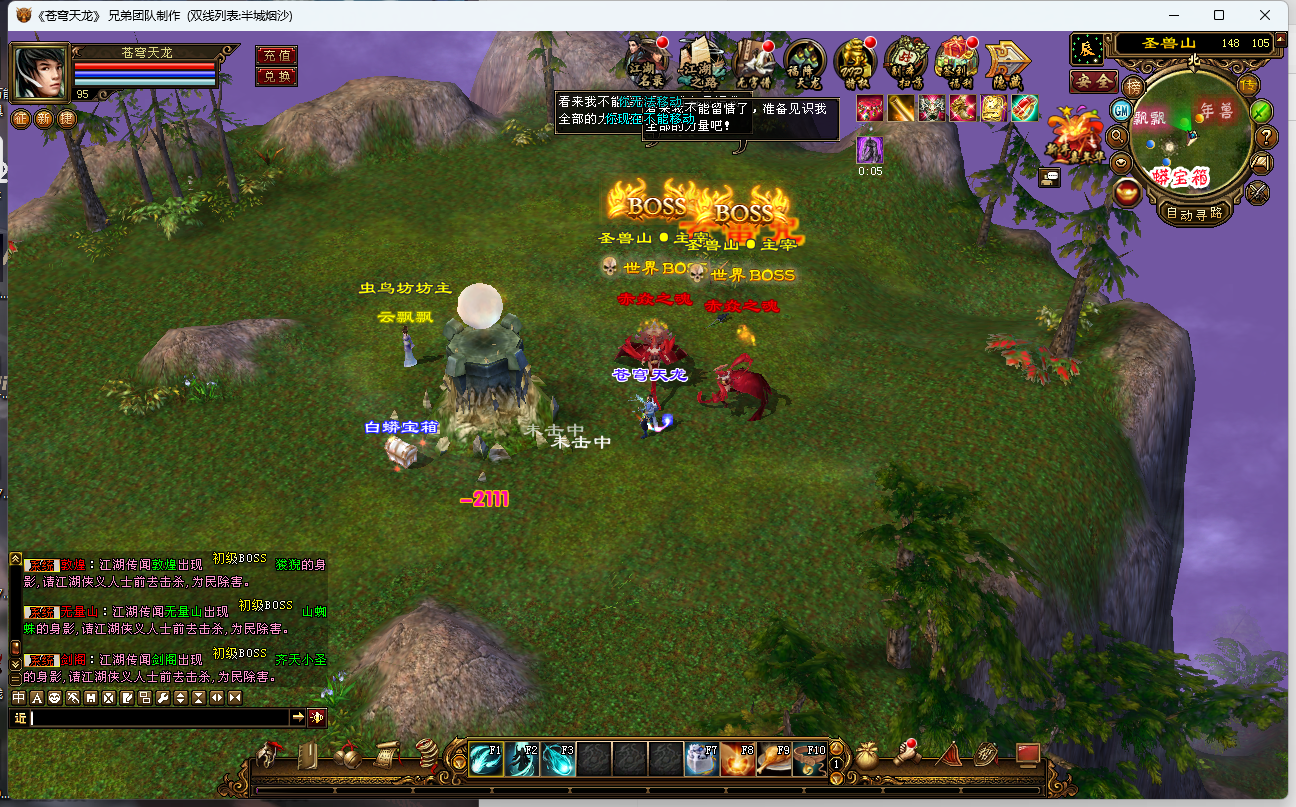The height and width of the screenshot is (807, 1296).
Task: Use the F1 skill slot
Action: coord(487,759)
